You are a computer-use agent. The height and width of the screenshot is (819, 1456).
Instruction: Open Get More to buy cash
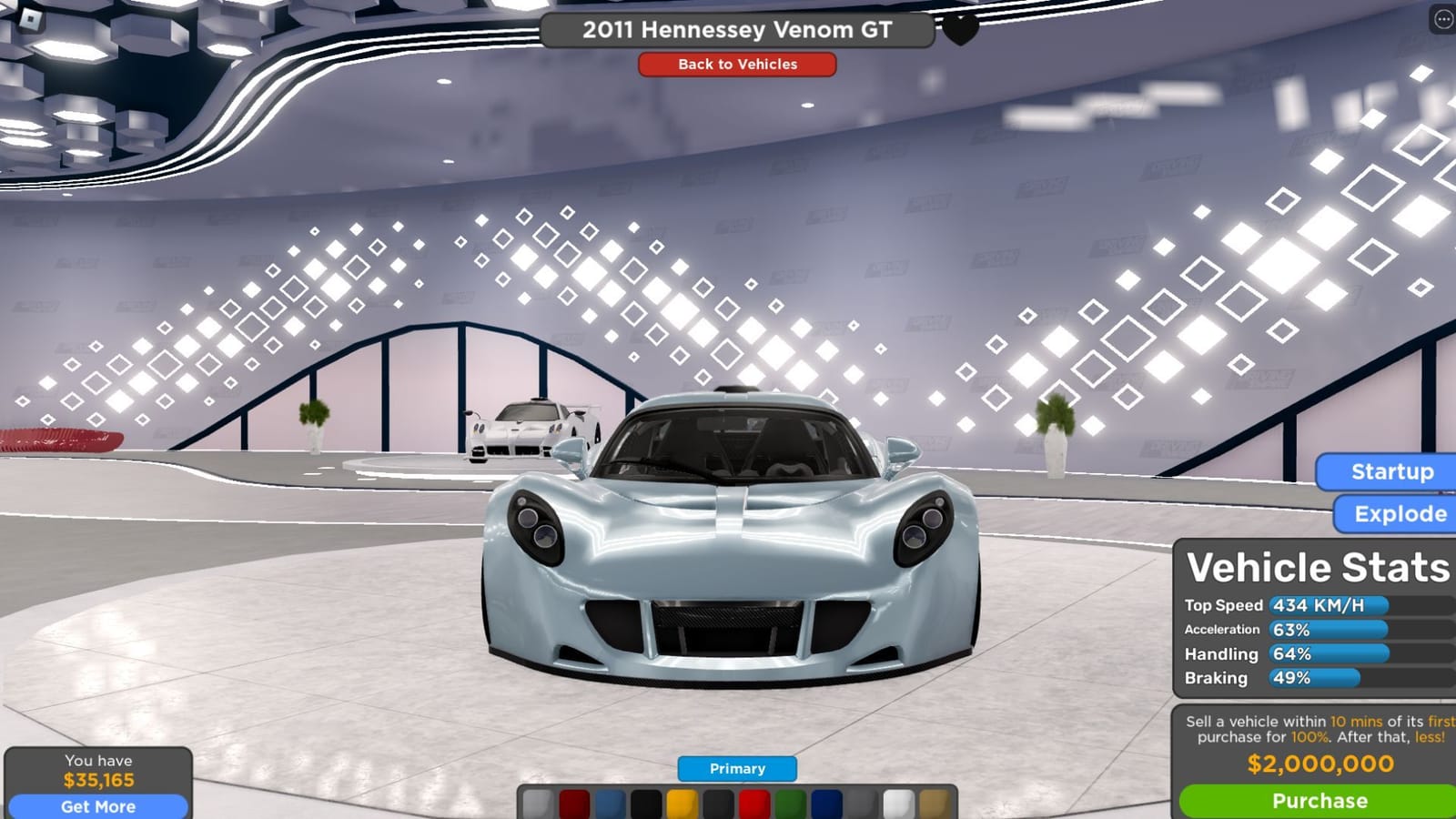(97, 806)
